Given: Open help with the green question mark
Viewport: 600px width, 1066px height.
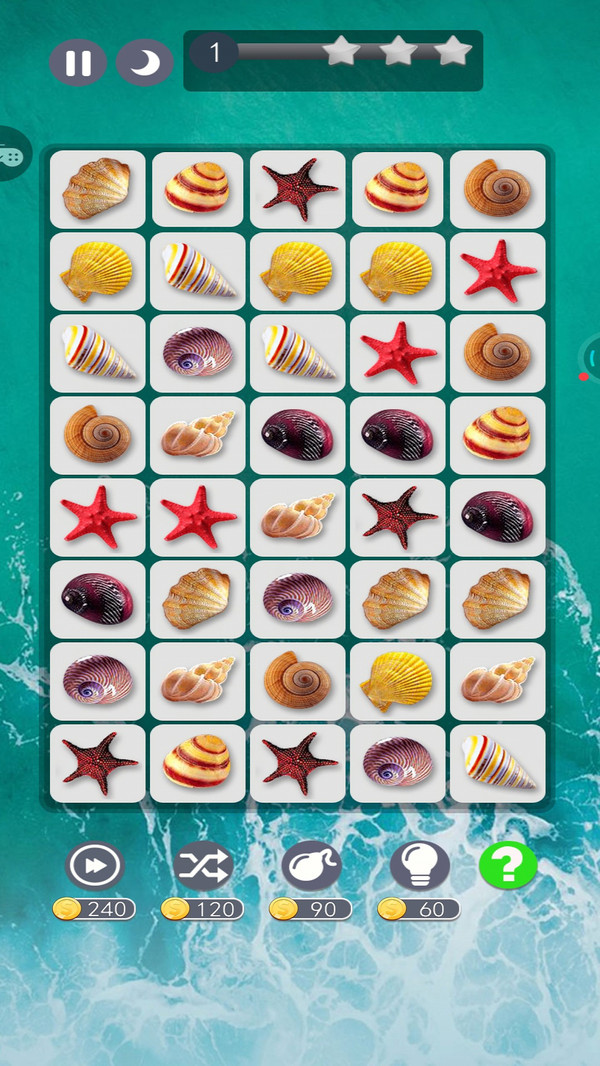Looking at the screenshot, I should (x=508, y=865).
